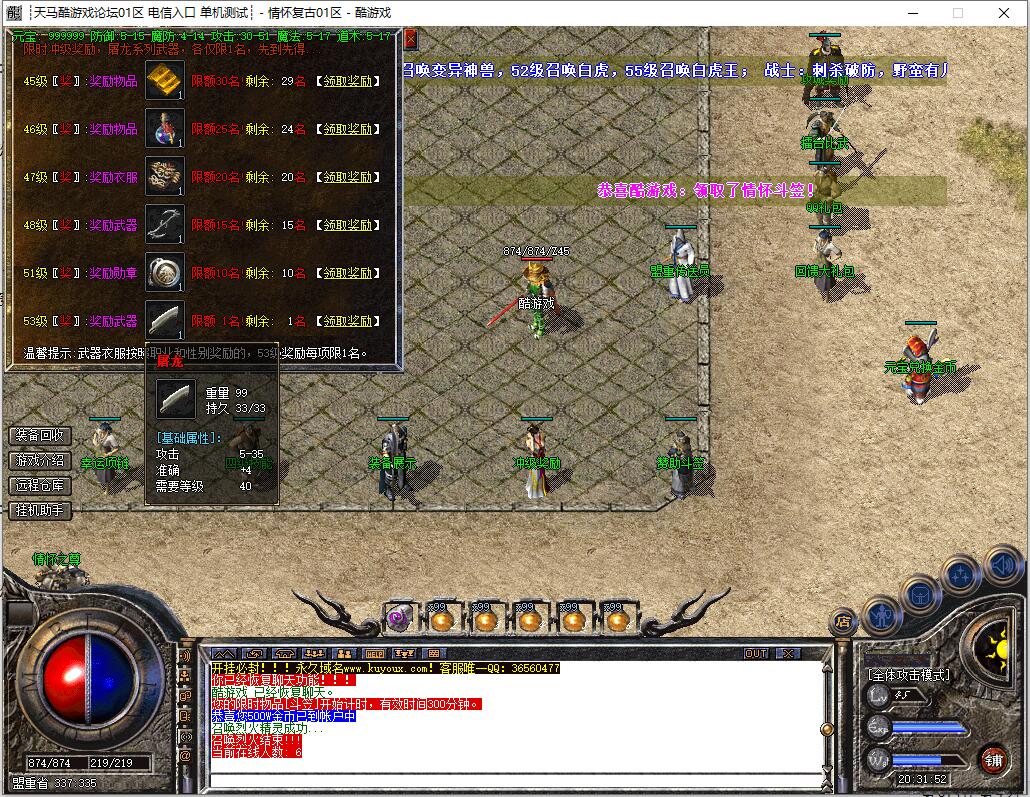
Task: Open the 游戏介绍 game introduction button
Action: (x=40, y=461)
